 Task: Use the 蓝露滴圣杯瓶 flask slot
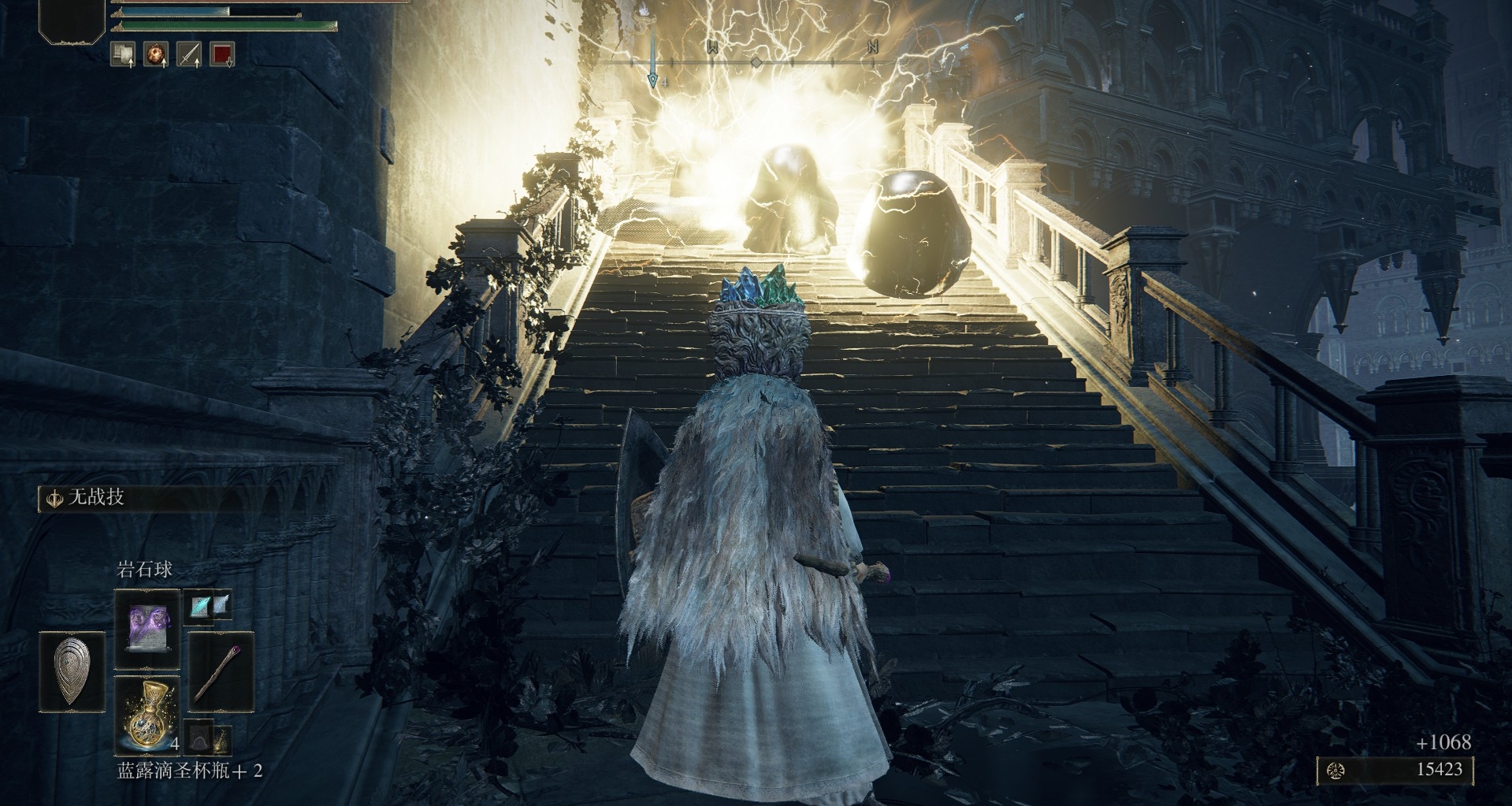(147, 715)
